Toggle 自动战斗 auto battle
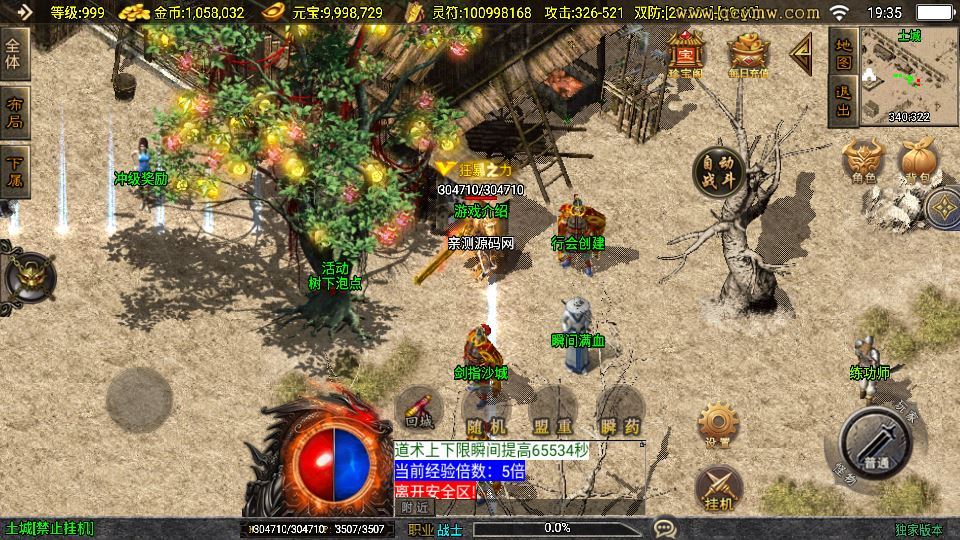 pyautogui.click(x=719, y=172)
